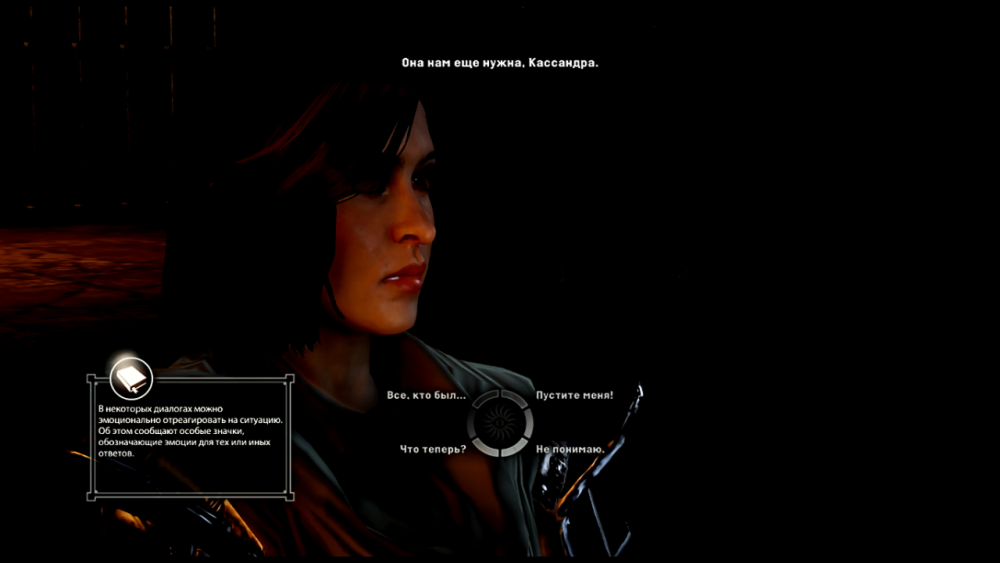Select the dialogue option "Пустите меня!"
The width and height of the screenshot is (1000, 563).
574,396
